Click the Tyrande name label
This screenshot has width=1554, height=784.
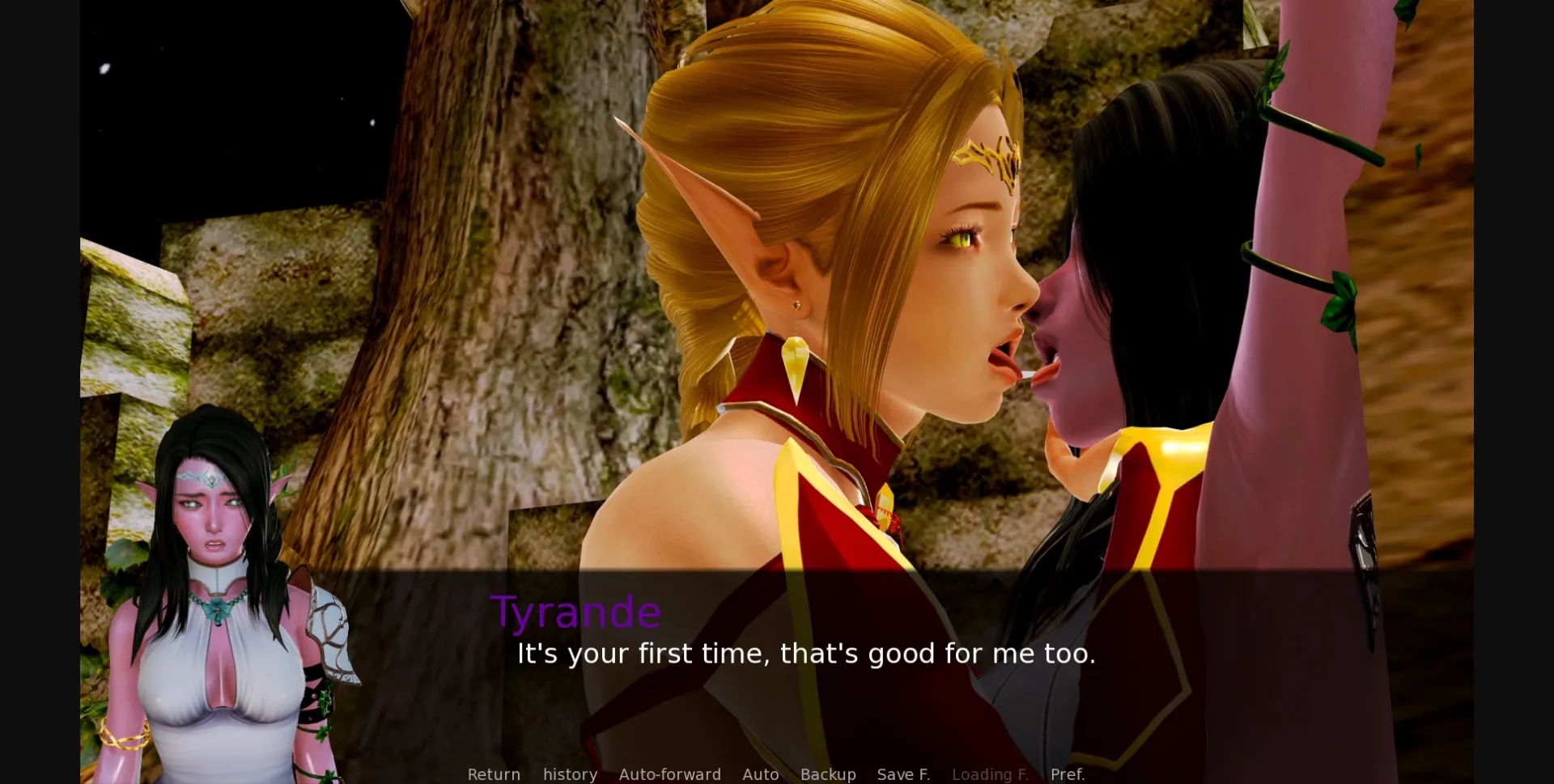pos(576,612)
